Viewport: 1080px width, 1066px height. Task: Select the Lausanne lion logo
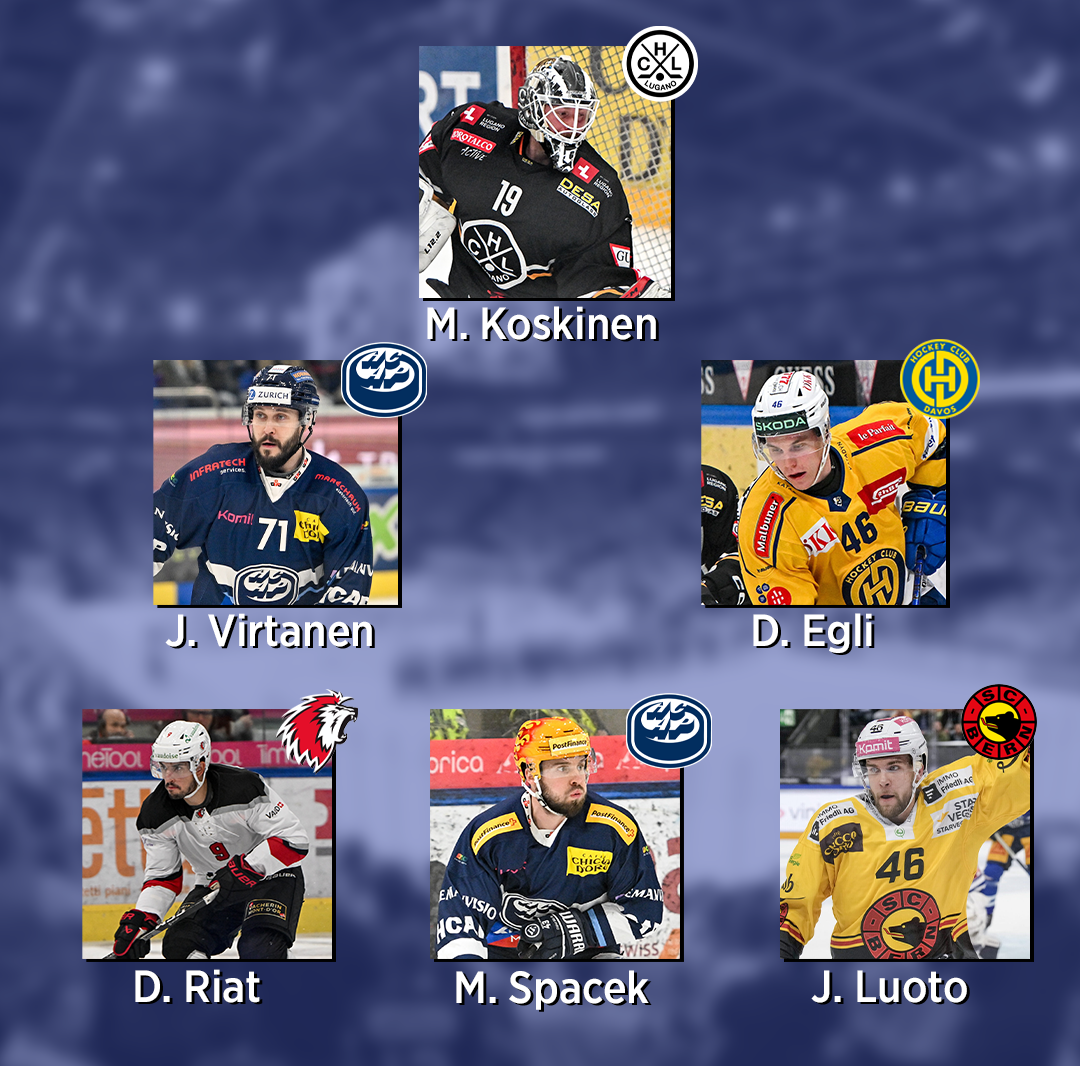316,730
